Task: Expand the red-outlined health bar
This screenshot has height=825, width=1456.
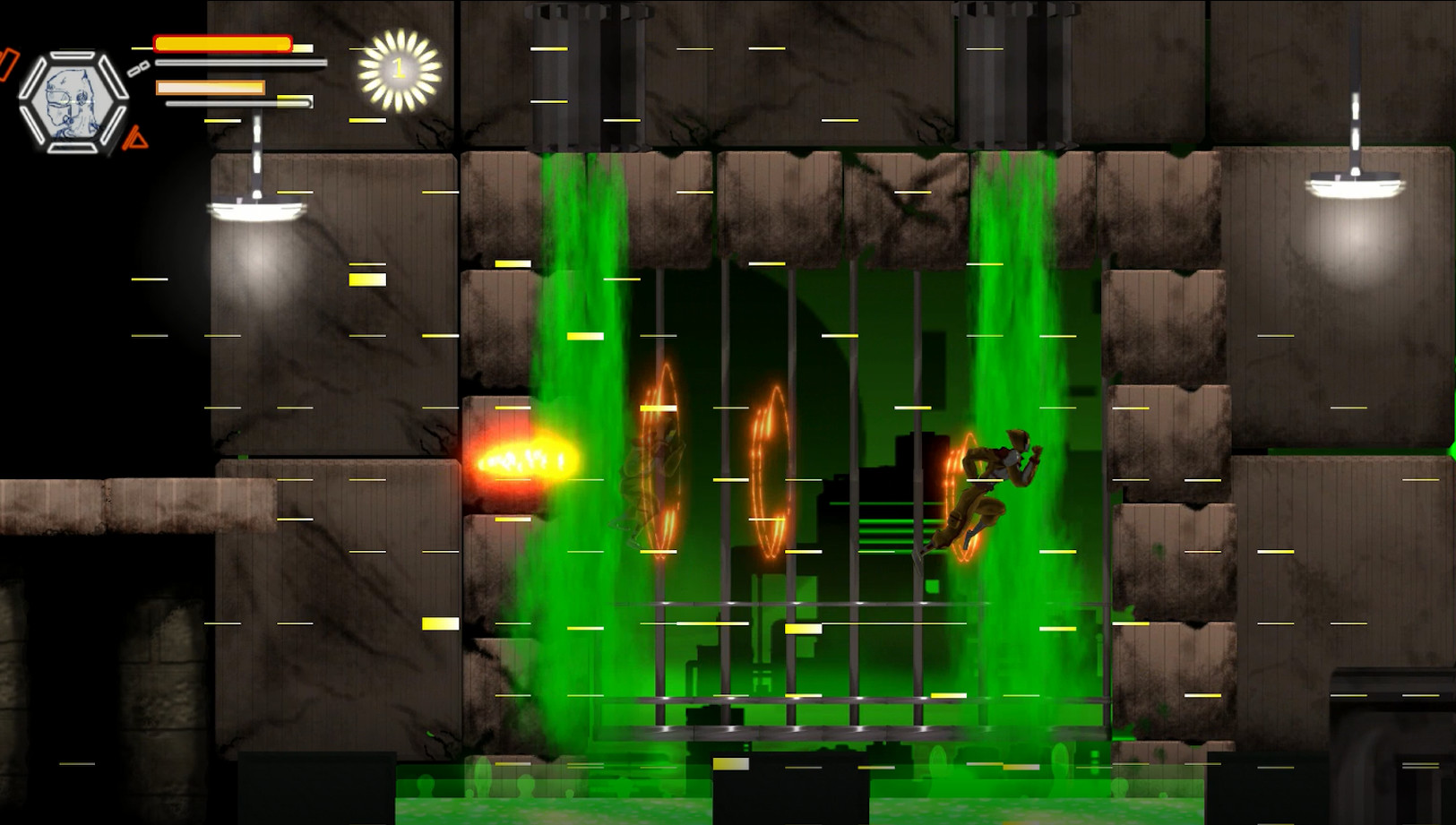Action: pyautogui.click(x=222, y=41)
